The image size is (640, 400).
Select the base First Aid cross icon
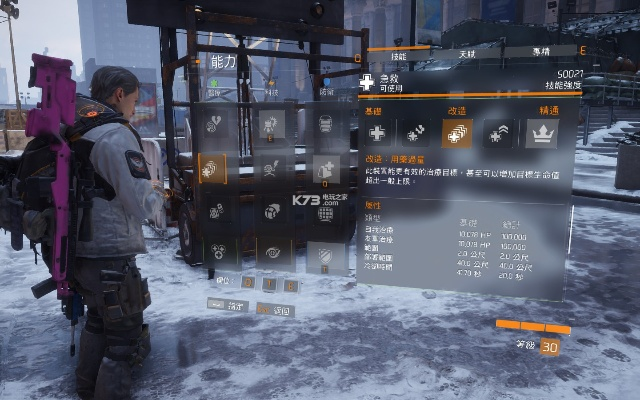click(x=377, y=133)
